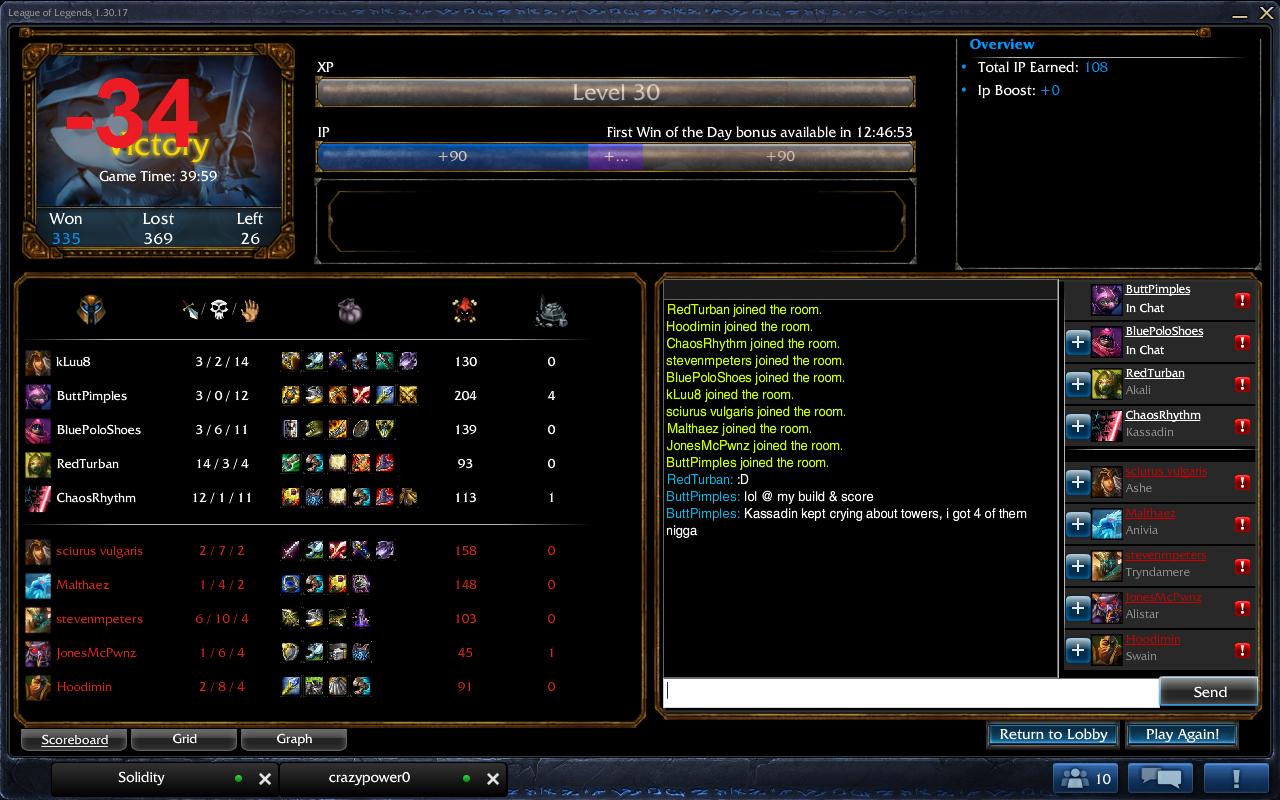The image size is (1280, 800).
Task: Open Malthaez's underlined profile link
Action: 1150,513
